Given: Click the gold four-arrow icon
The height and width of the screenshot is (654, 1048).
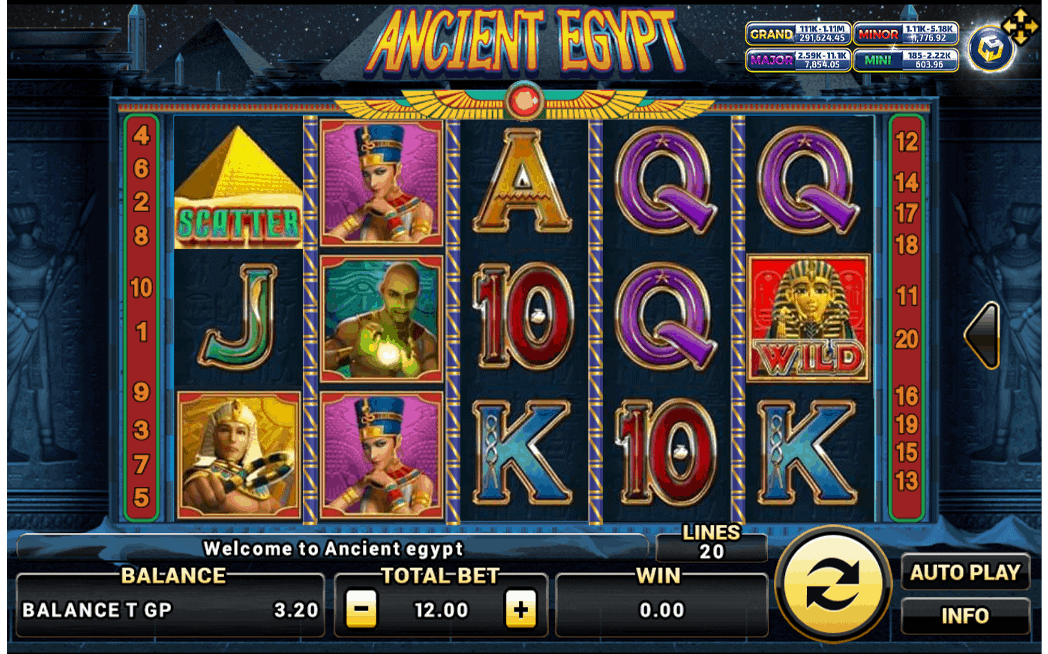Looking at the screenshot, I should coord(1020,27).
